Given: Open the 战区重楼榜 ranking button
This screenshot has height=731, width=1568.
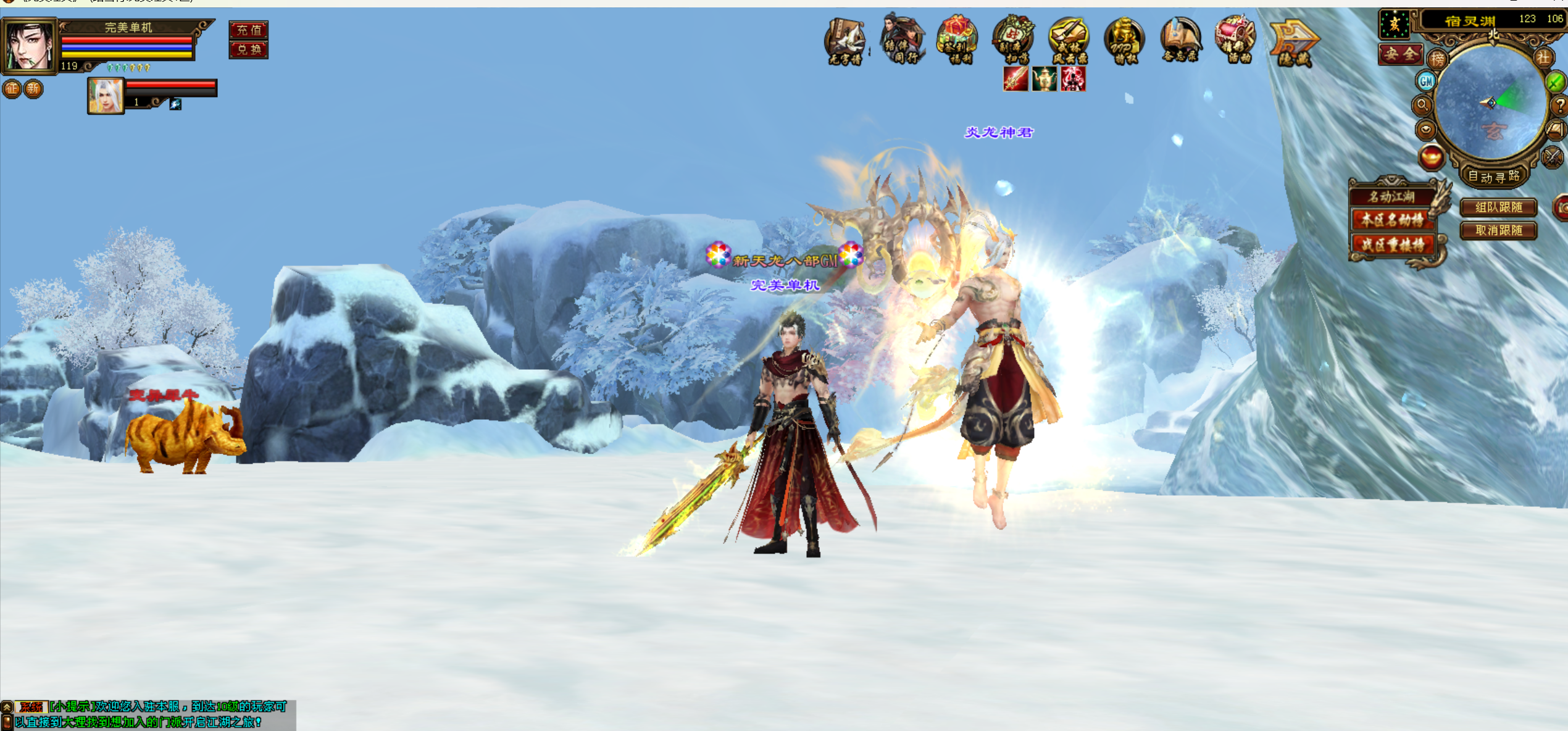Looking at the screenshot, I should [x=1392, y=244].
